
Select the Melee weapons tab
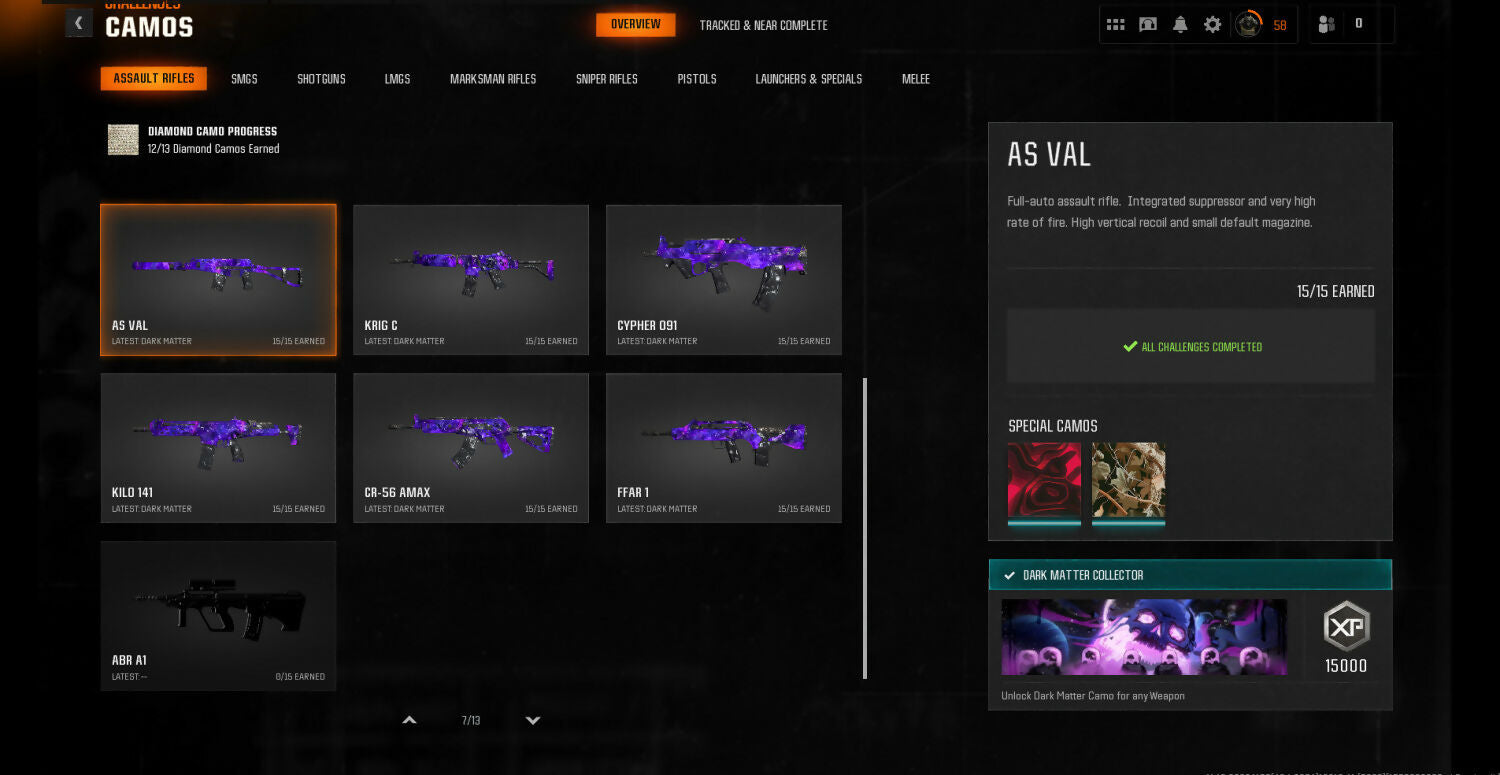point(915,79)
